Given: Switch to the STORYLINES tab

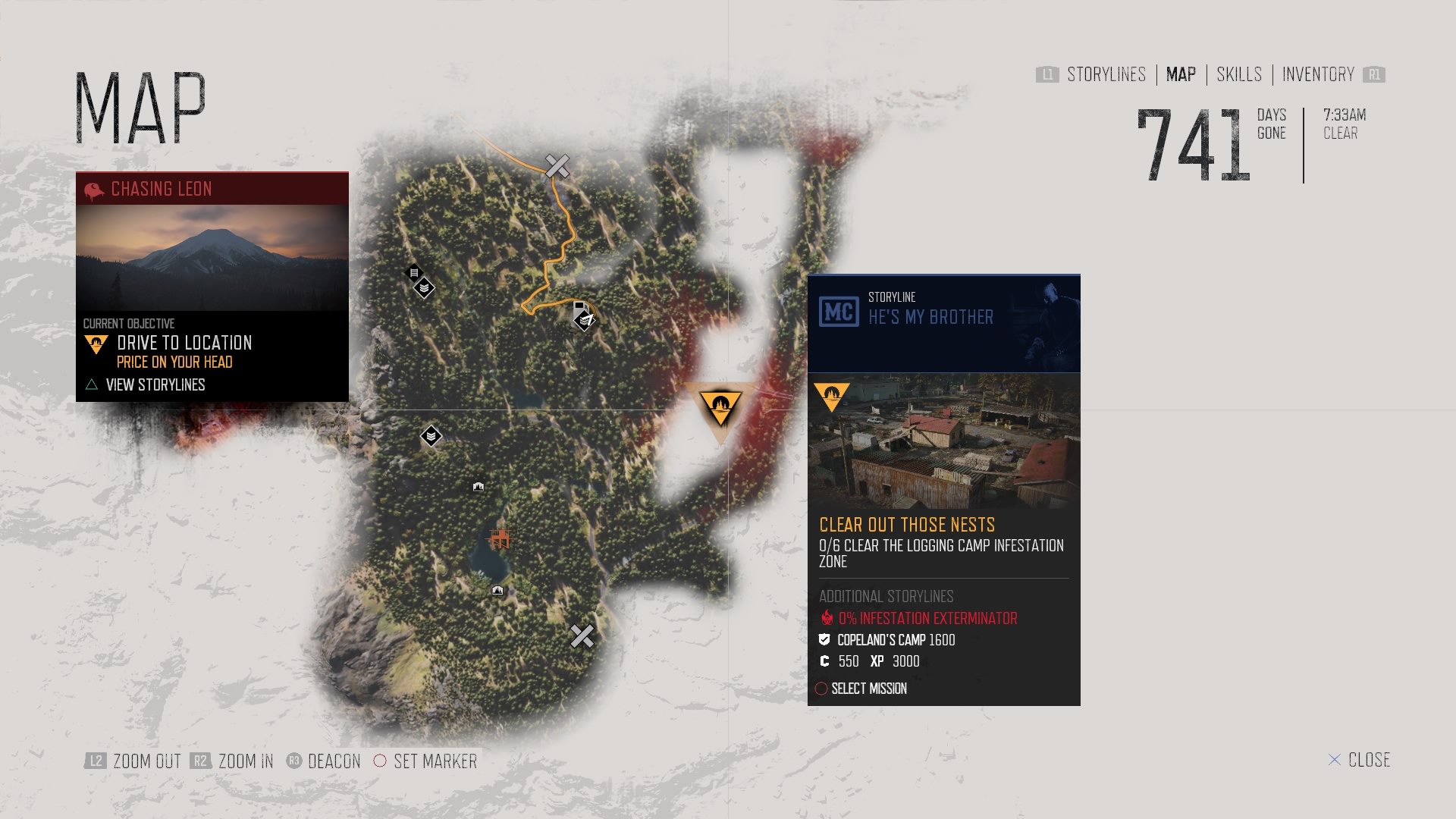Looking at the screenshot, I should coord(1105,75).
